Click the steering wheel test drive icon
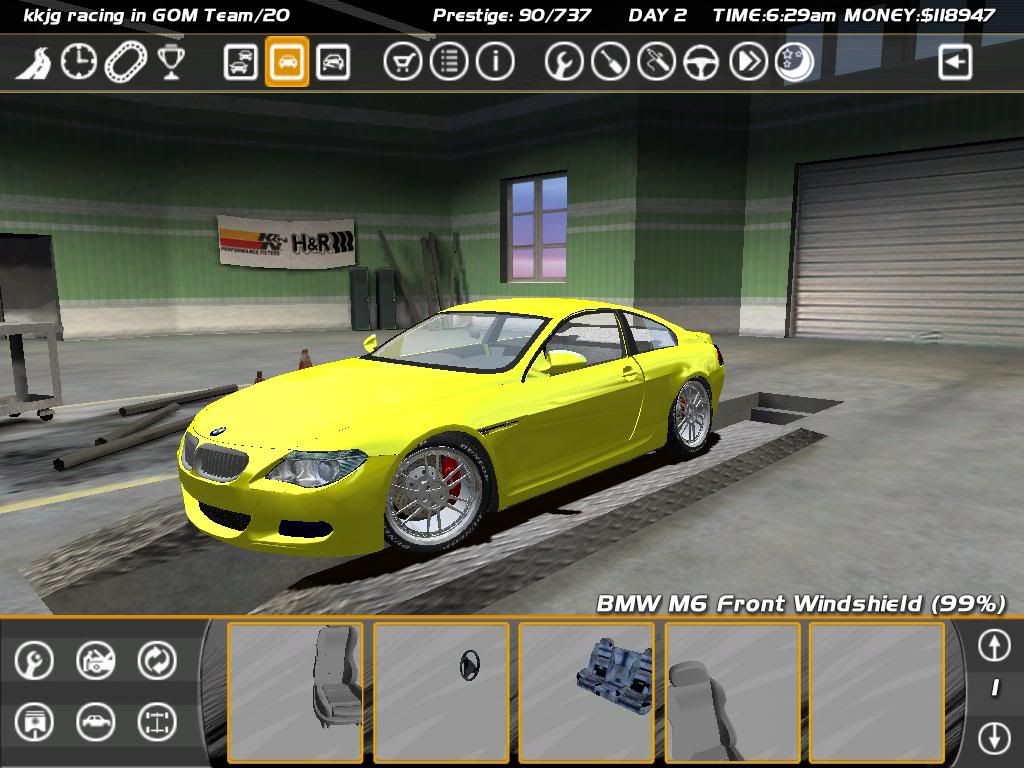 point(702,63)
